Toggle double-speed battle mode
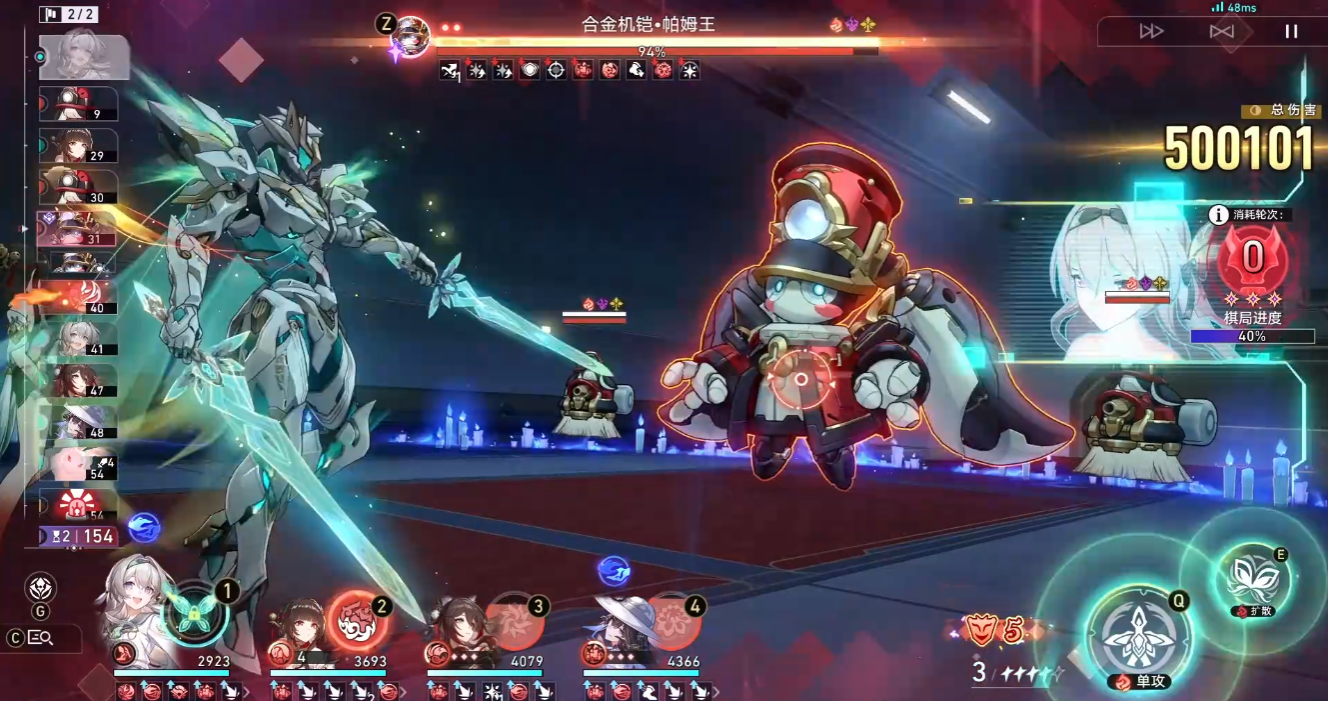Image resolution: width=1328 pixels, height=701 pixels. tap(1151, 31)
